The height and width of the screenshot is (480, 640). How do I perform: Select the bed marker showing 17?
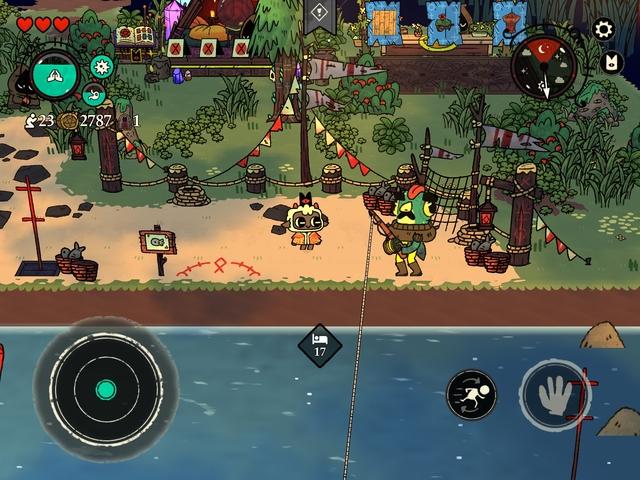[320, 346]
